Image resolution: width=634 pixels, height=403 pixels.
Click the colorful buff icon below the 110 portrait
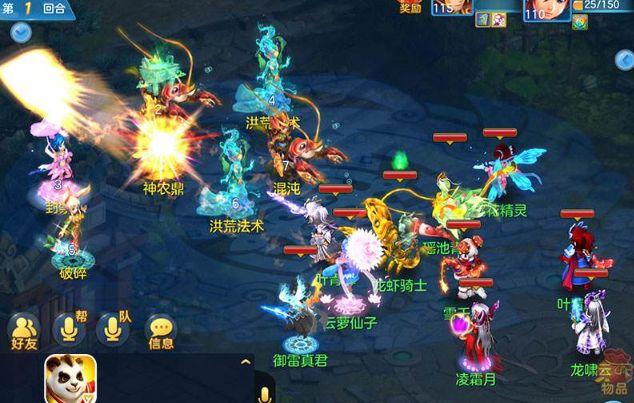[x=580, y=21]
